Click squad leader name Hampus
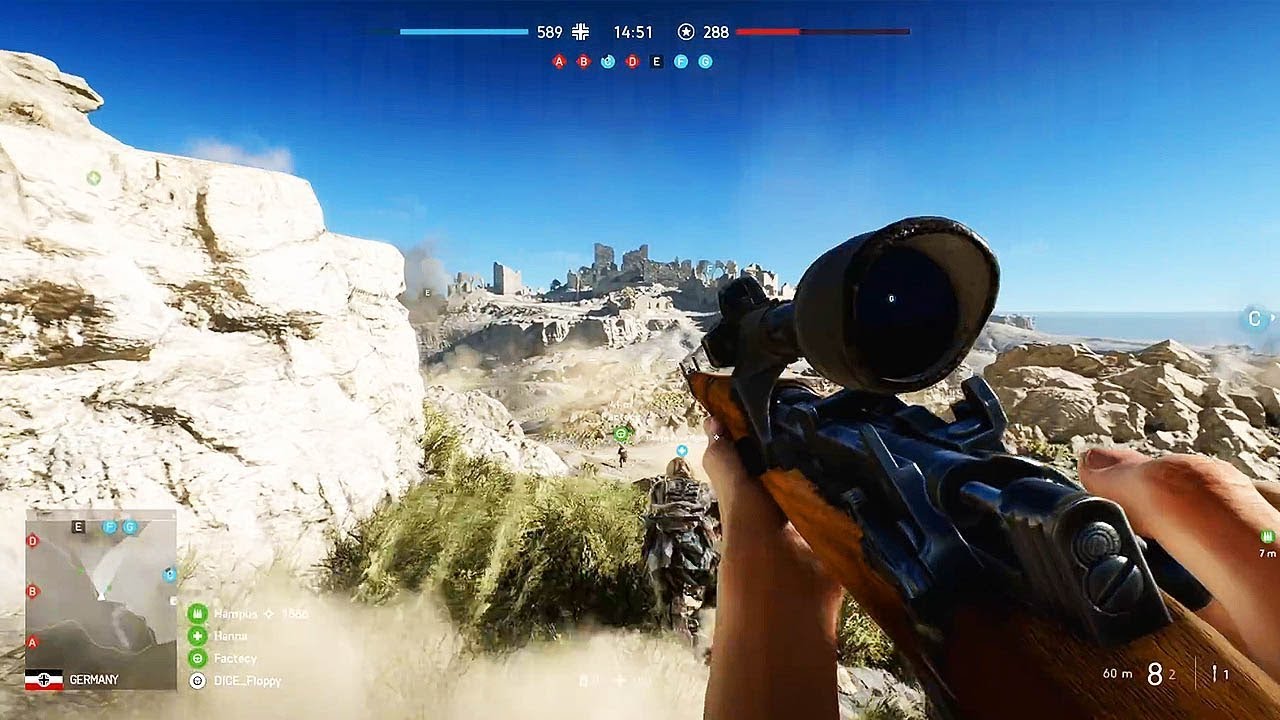 click(x=238, y=614)
